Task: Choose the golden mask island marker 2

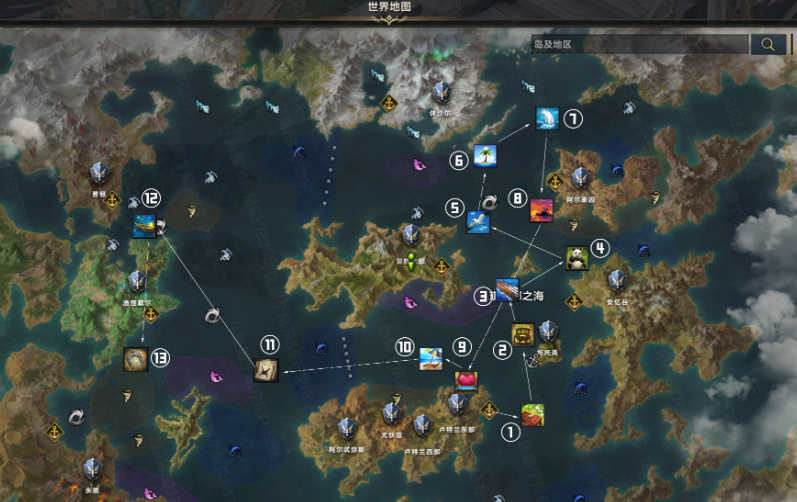Action: pos(523,334)
